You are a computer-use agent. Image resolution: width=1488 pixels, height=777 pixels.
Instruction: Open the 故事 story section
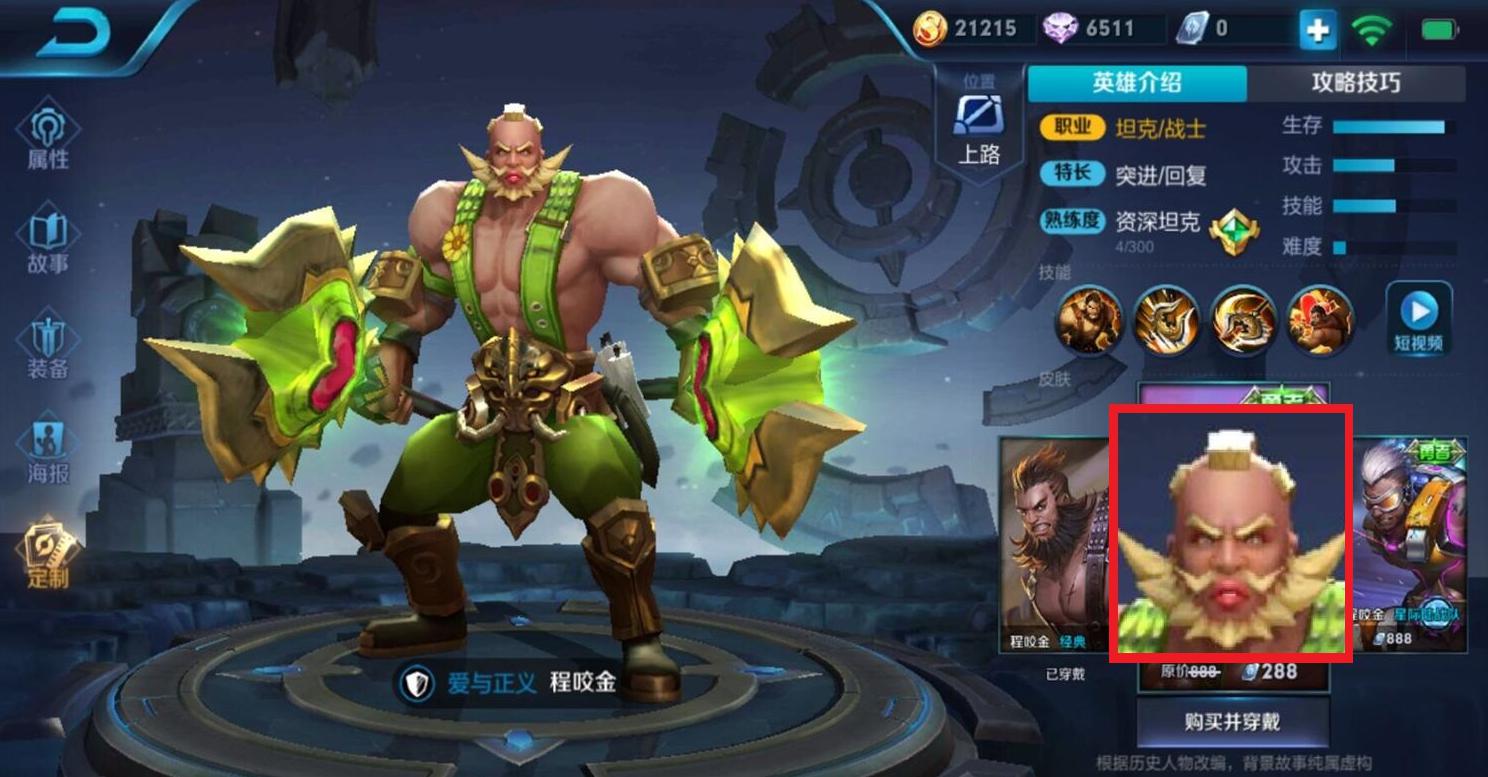pyautogui.click(x=48, y=242)
